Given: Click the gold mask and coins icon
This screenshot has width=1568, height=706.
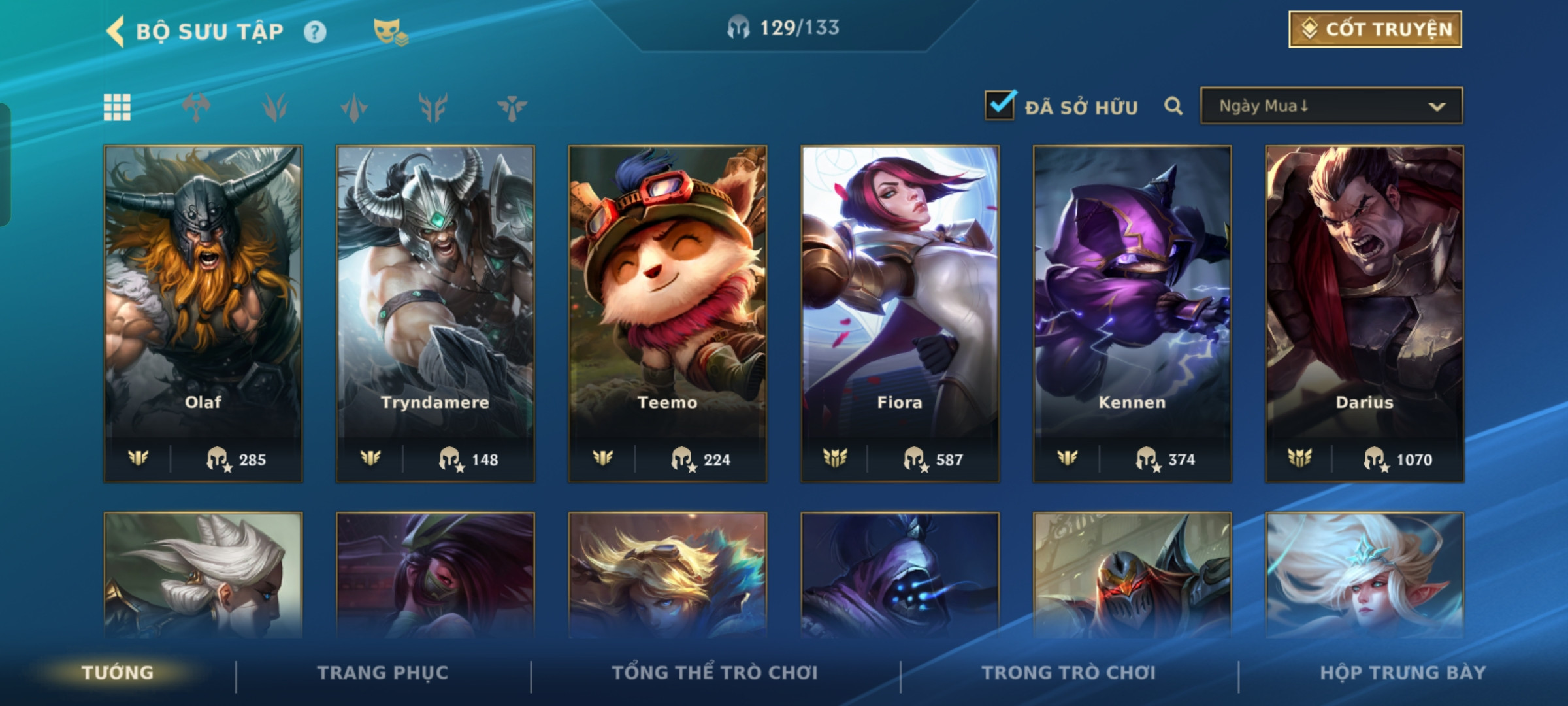Looking at the screenshot, I should click(390, 31).
